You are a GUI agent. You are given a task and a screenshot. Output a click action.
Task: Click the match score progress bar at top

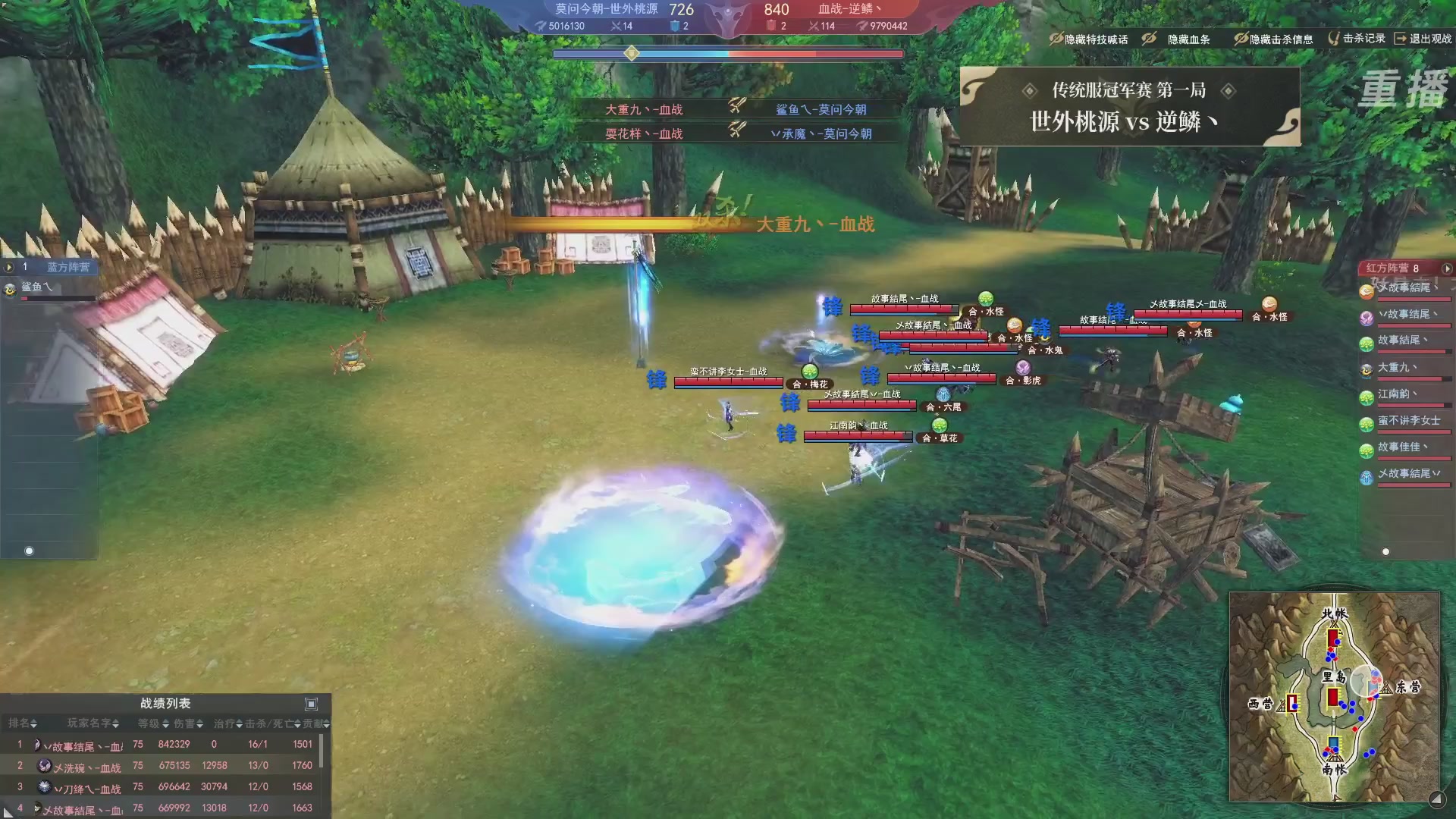728,53
